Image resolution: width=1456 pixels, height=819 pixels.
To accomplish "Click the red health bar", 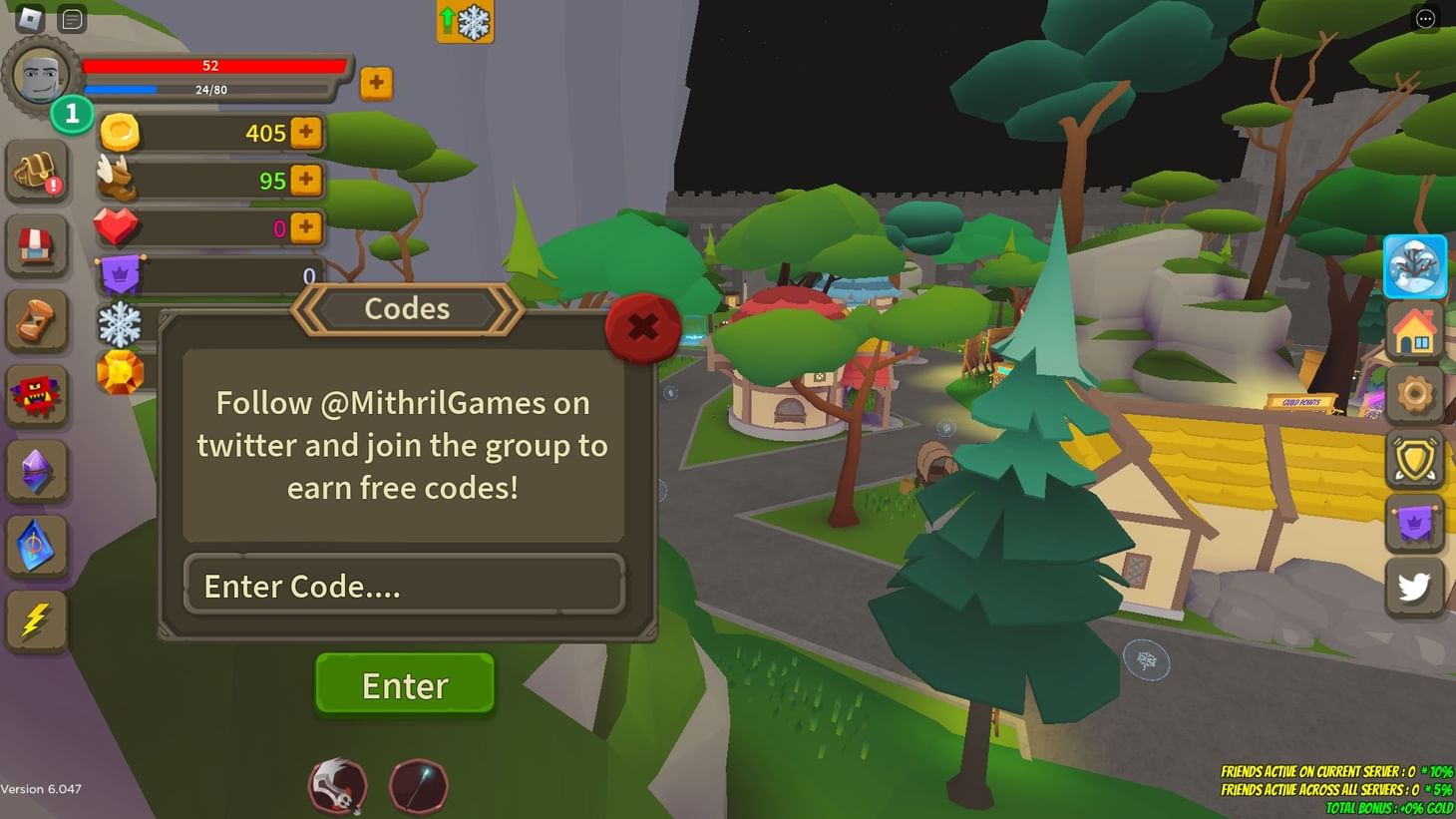I will (x=209, y=65).
